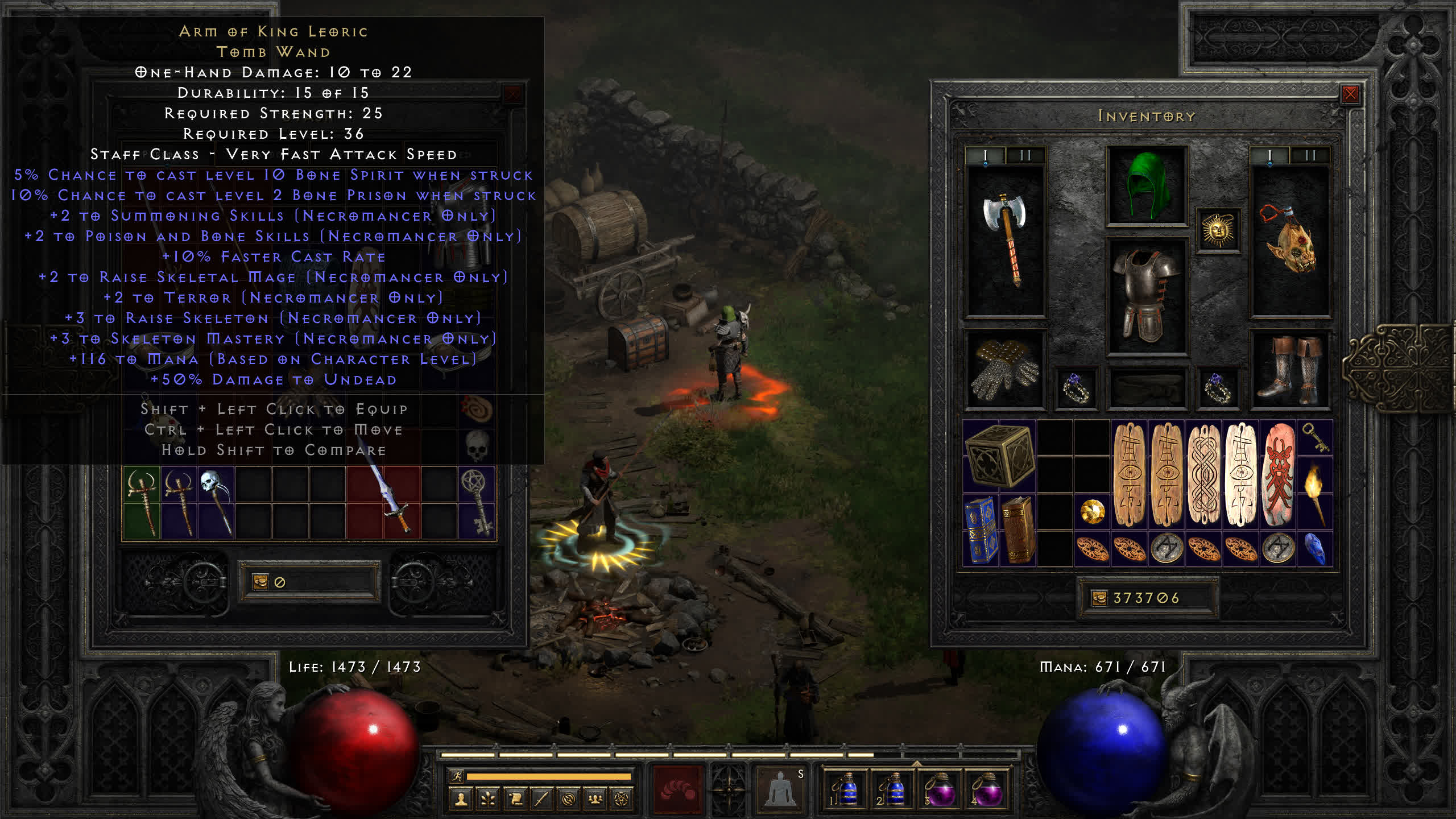Click the equipped plate body armor

(1147, 296)
